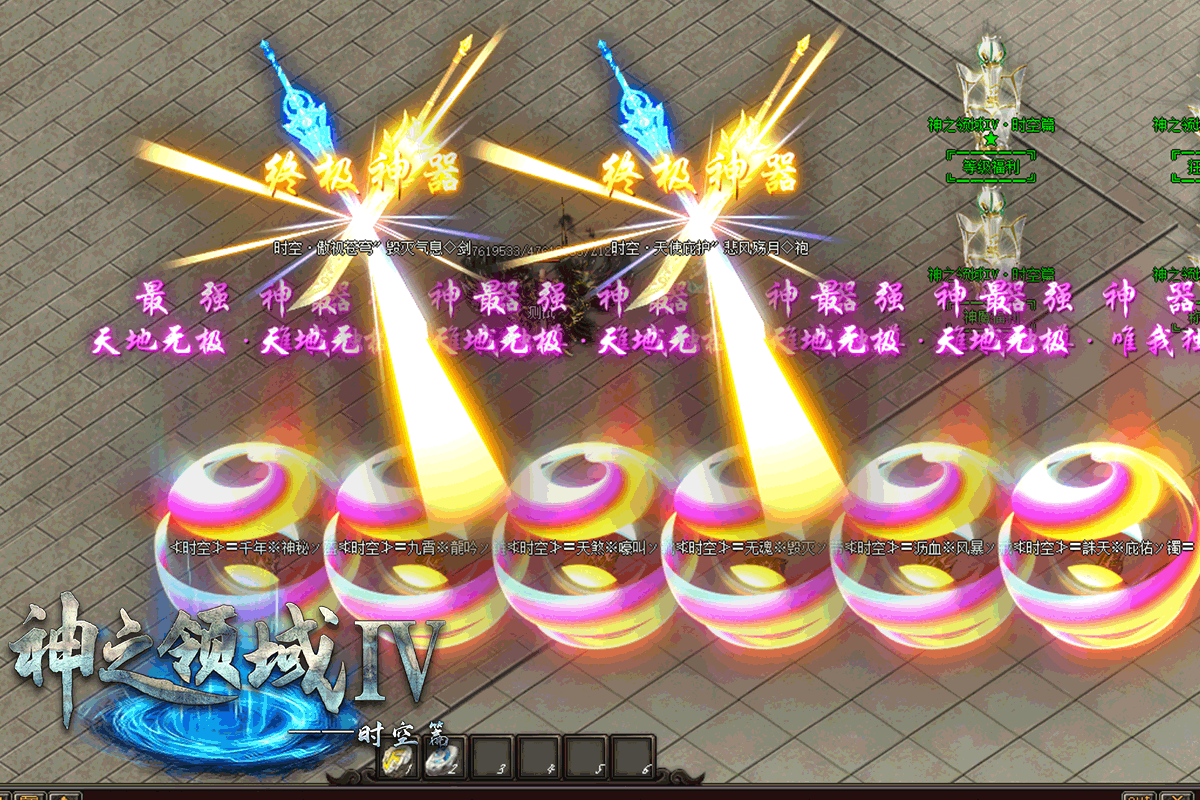Use the yellow-marked stone in hotbar slot 1
The width and height of the screenshot is (1200, 800).
click(395, 760)
